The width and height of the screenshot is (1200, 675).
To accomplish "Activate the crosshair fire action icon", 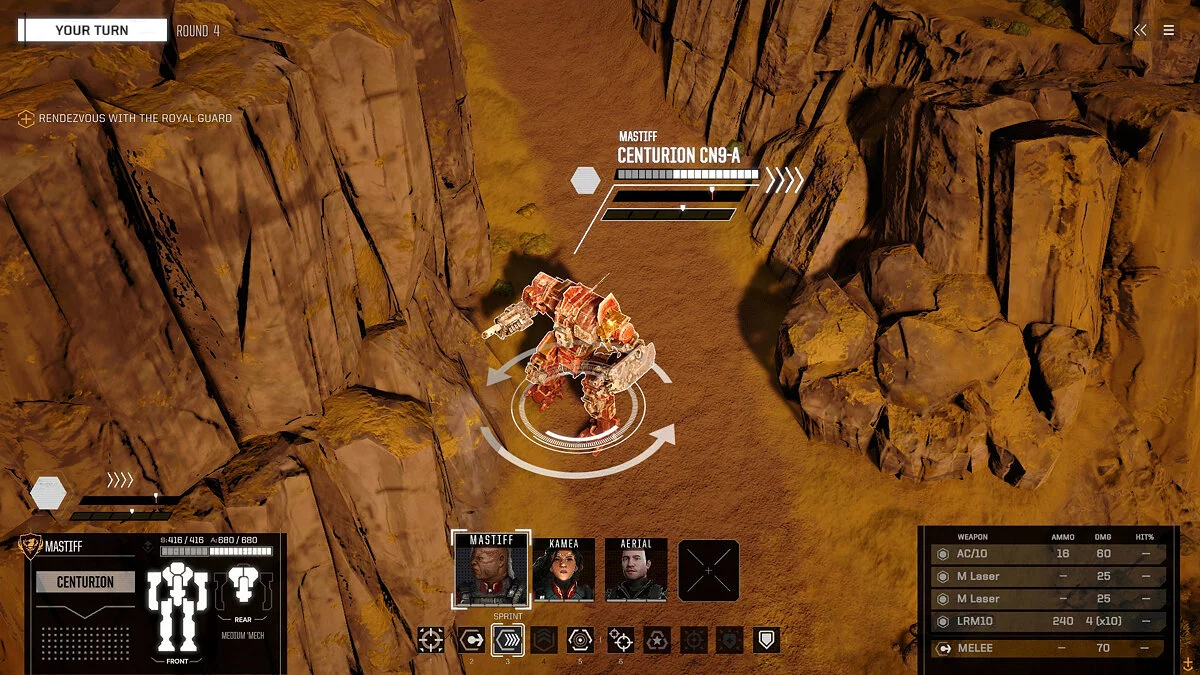I will click(431, 640).
